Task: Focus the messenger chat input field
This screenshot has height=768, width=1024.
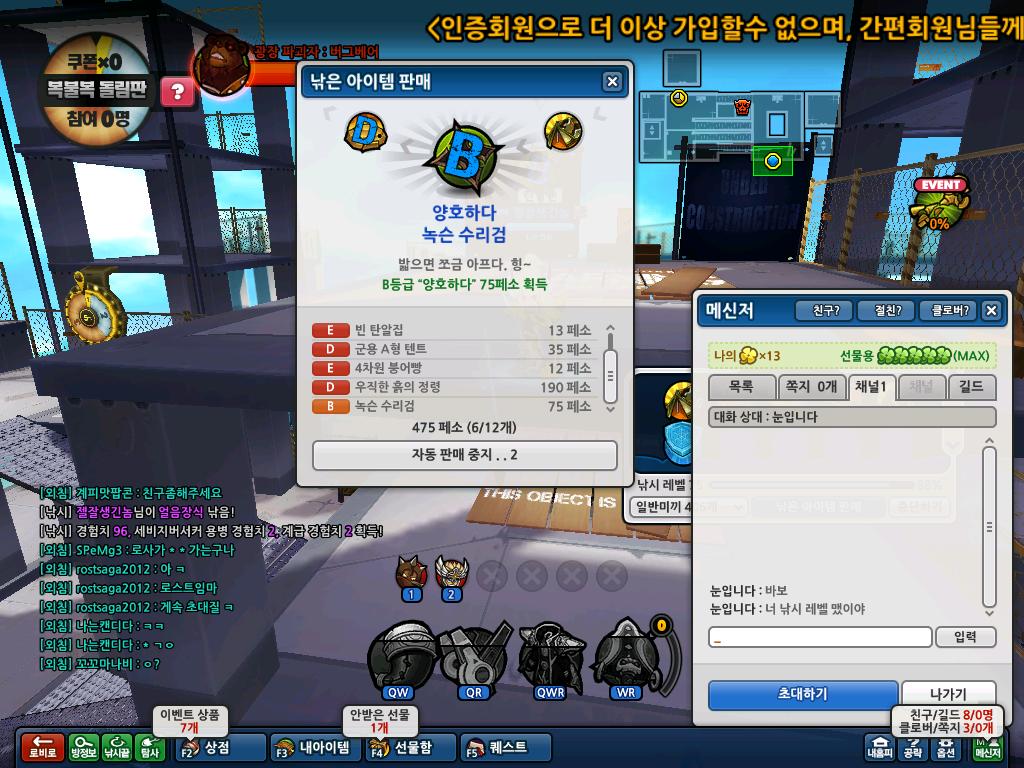Action: coord(820,637)
